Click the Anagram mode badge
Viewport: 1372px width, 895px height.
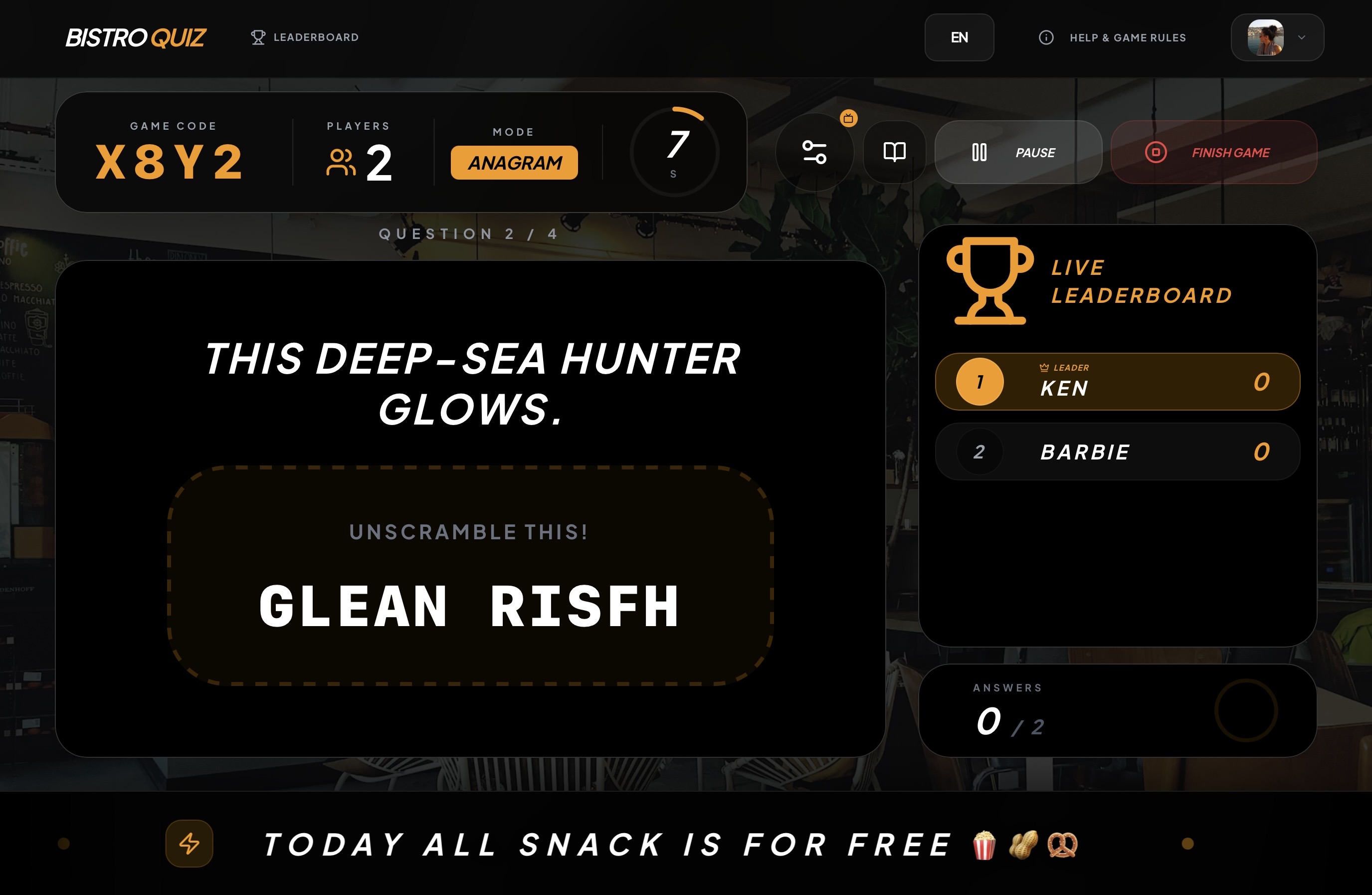coord(514,163)
